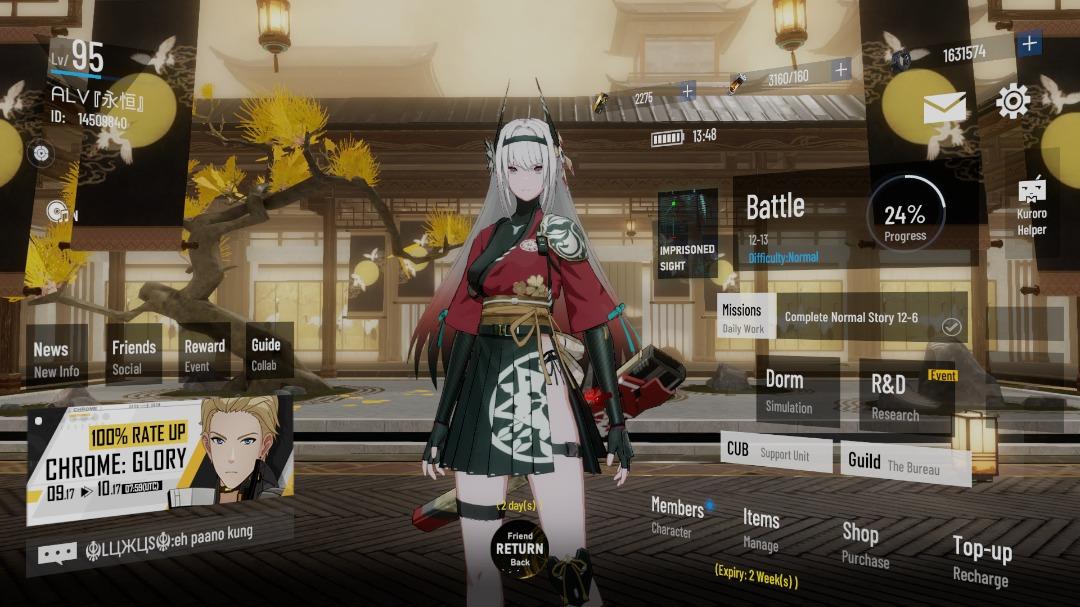Open the Top-up recharge menu
Image resolution: width=1080 pixels, height=607 pixels.
981,560
